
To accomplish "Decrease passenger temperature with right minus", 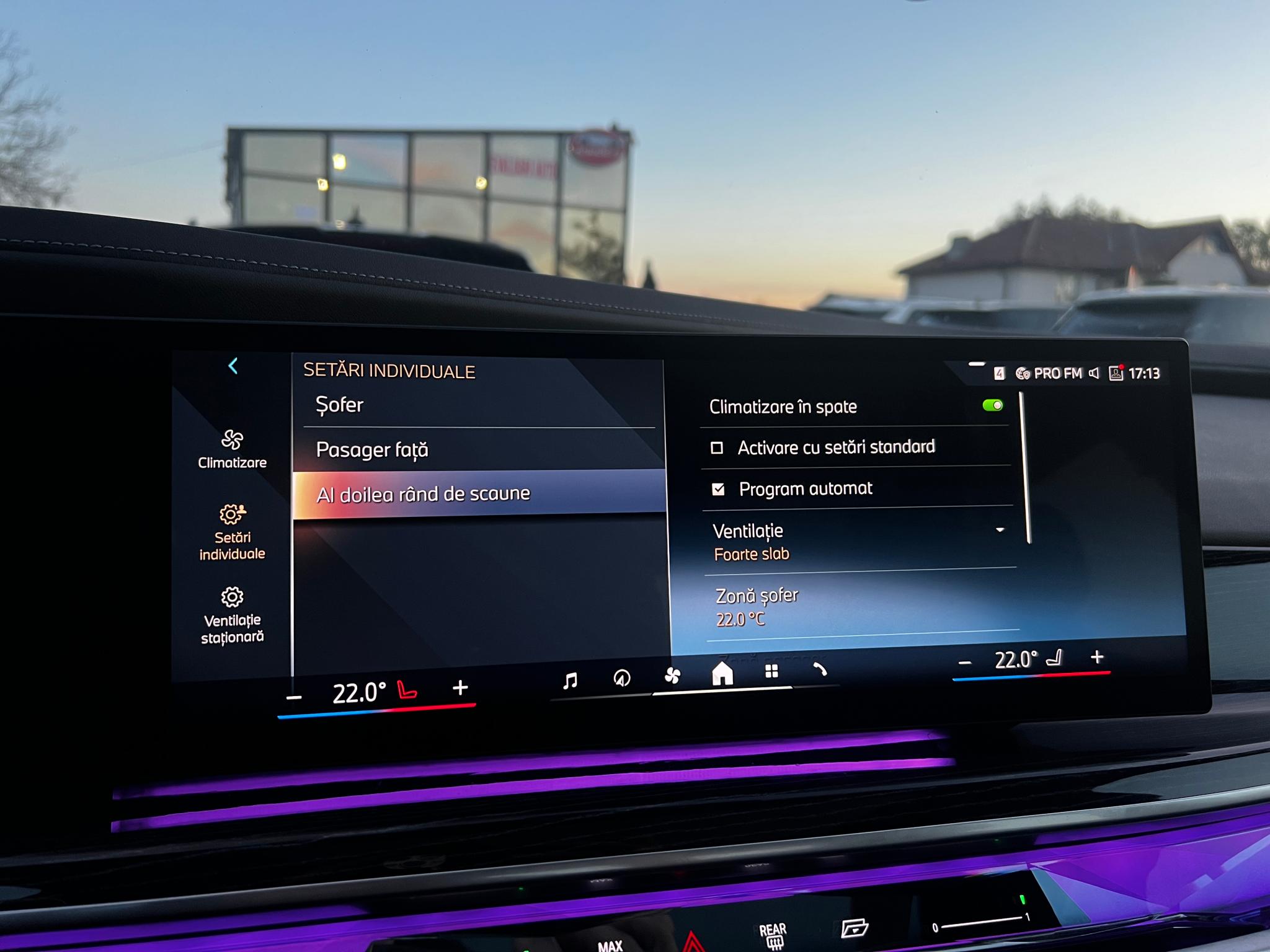I will click(x=965, y=663).
